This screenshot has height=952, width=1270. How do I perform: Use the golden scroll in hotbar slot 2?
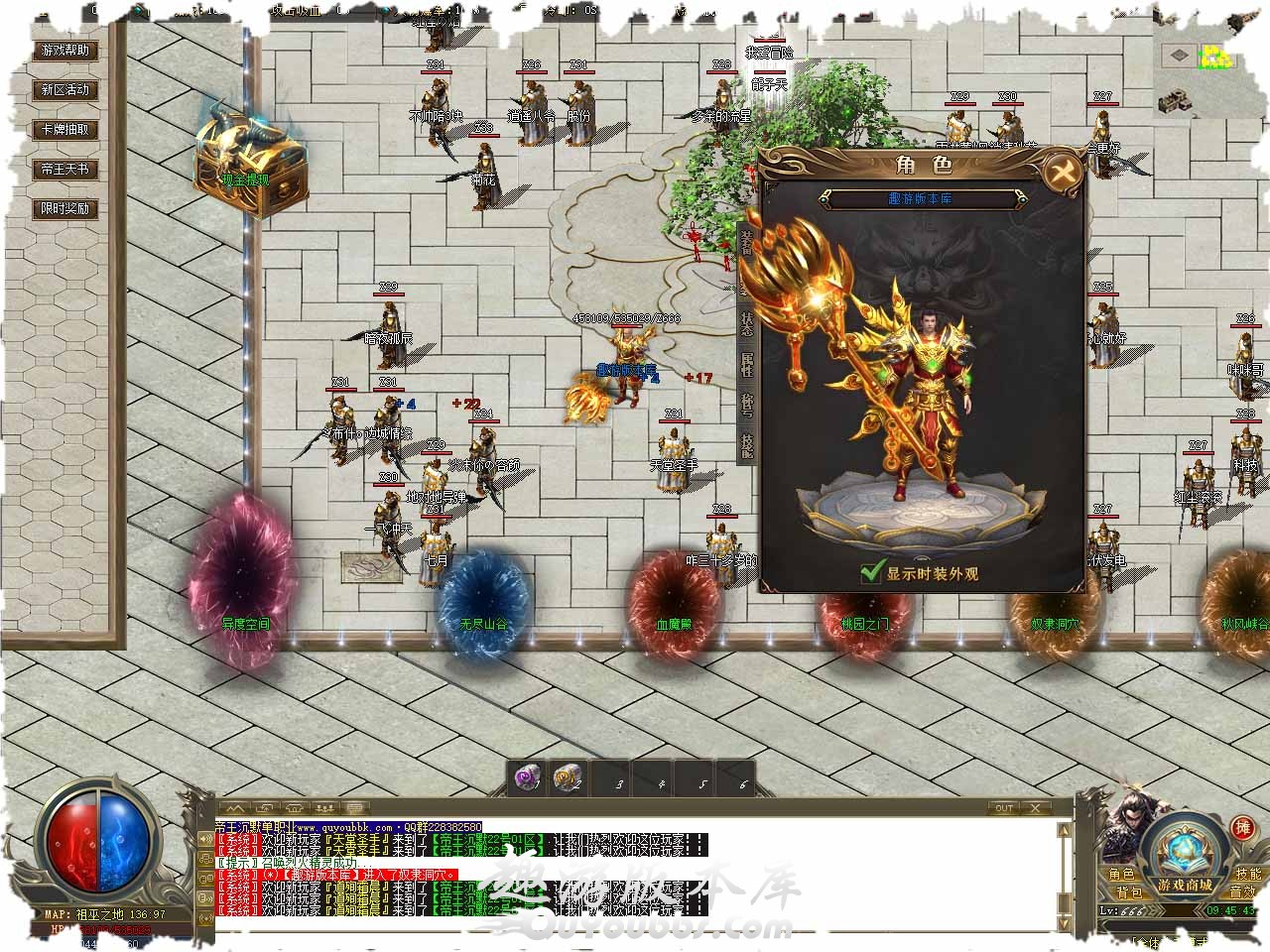pos(567,778)
